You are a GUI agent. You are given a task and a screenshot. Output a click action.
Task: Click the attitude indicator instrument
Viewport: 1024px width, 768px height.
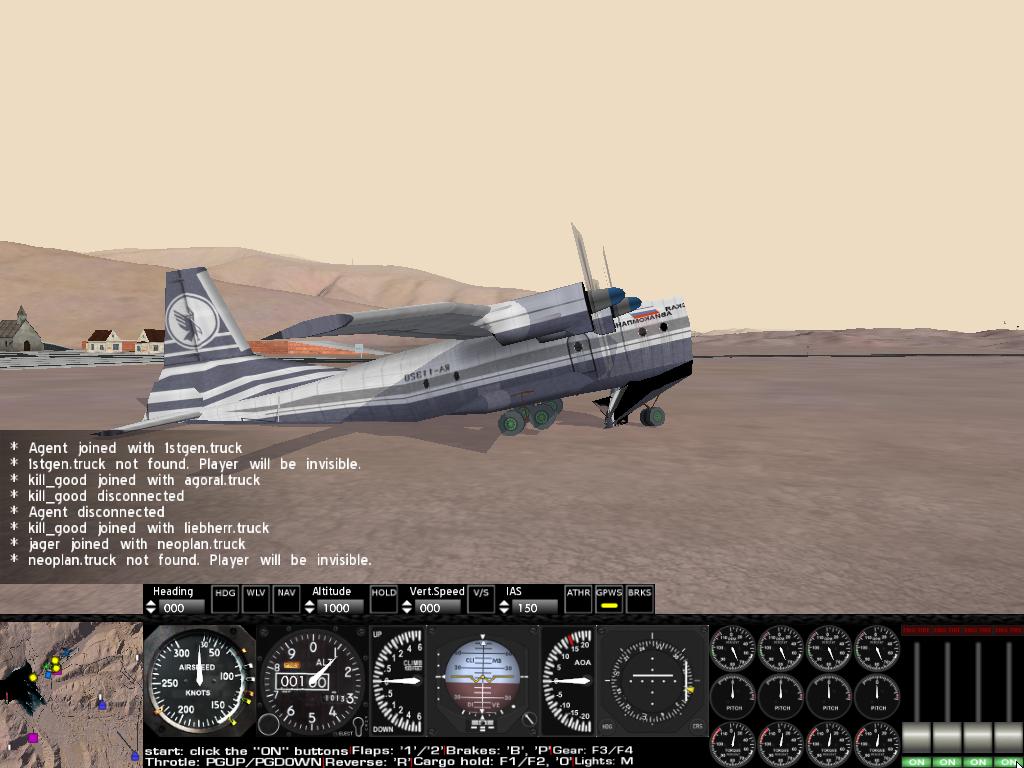coord(483,680)
